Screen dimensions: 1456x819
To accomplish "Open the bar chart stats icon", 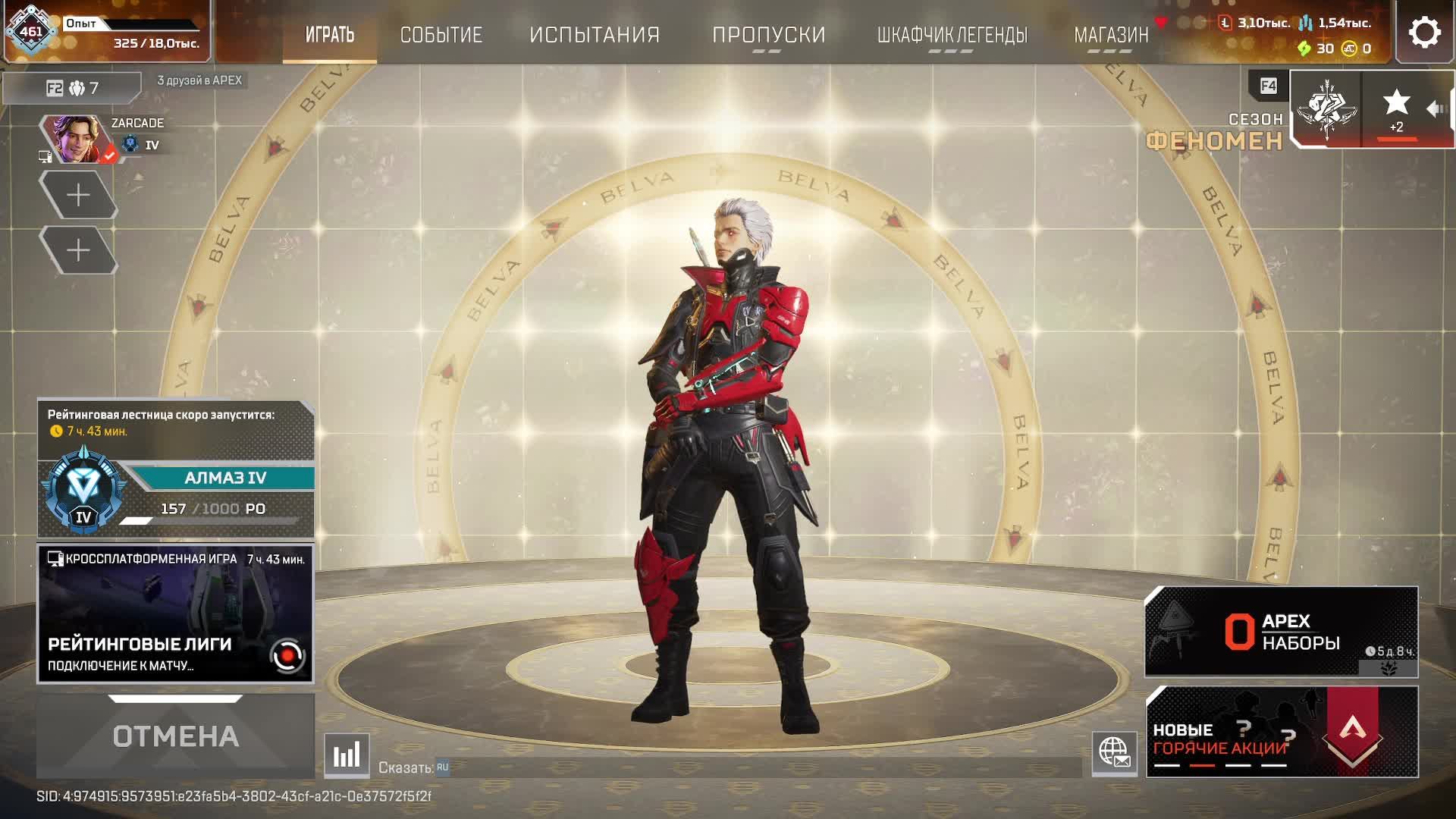I will click(x=347, y=755).
